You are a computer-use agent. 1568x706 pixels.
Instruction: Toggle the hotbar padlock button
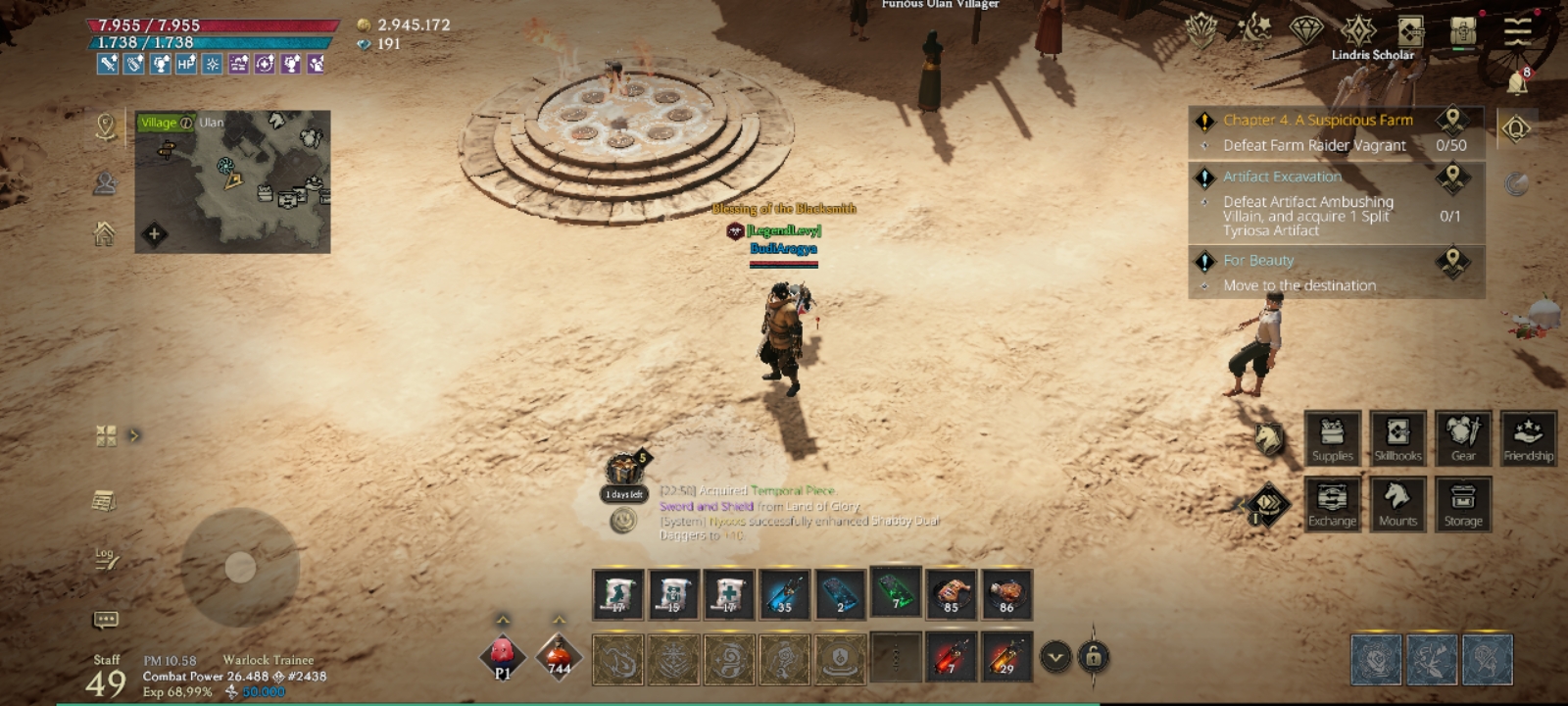(1094, 656)
